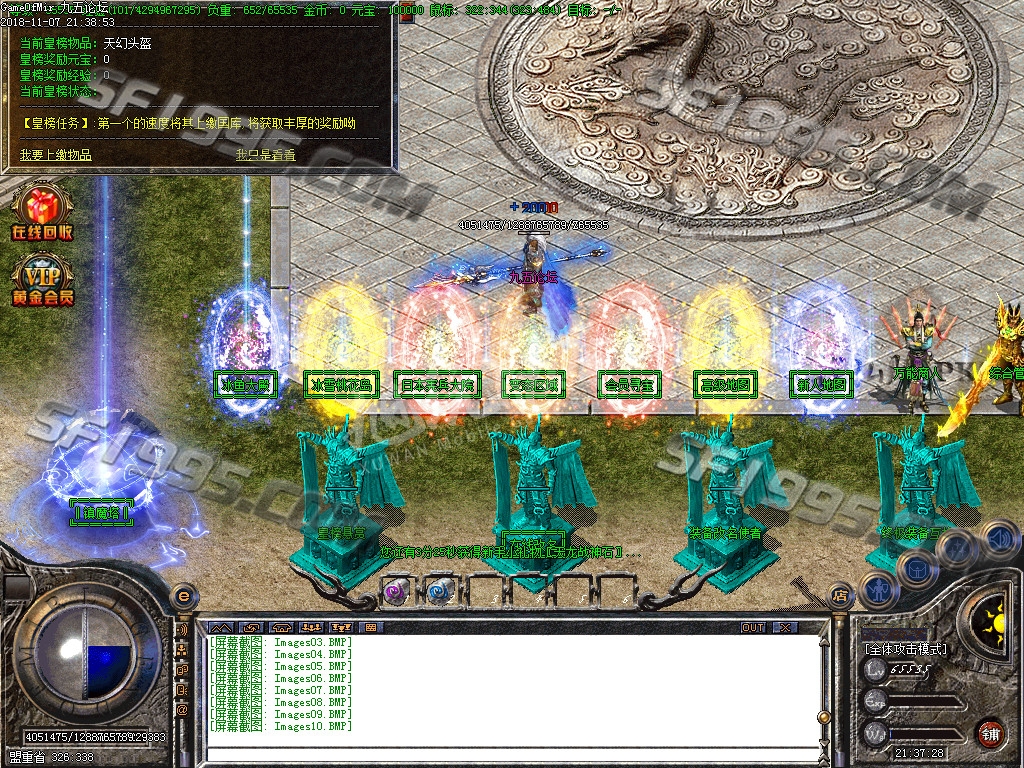Click the OUT button above the chat
The height and width of the screenshot is (768, 1024).
click(x=752, y=627)
